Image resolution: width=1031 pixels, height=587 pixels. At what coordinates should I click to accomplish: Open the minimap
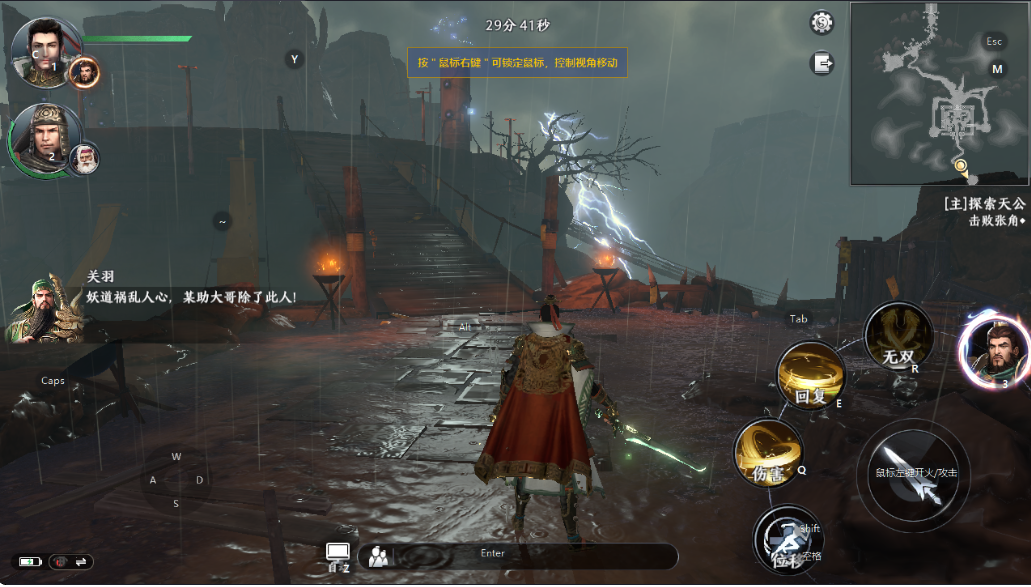[x=939, y=94]
